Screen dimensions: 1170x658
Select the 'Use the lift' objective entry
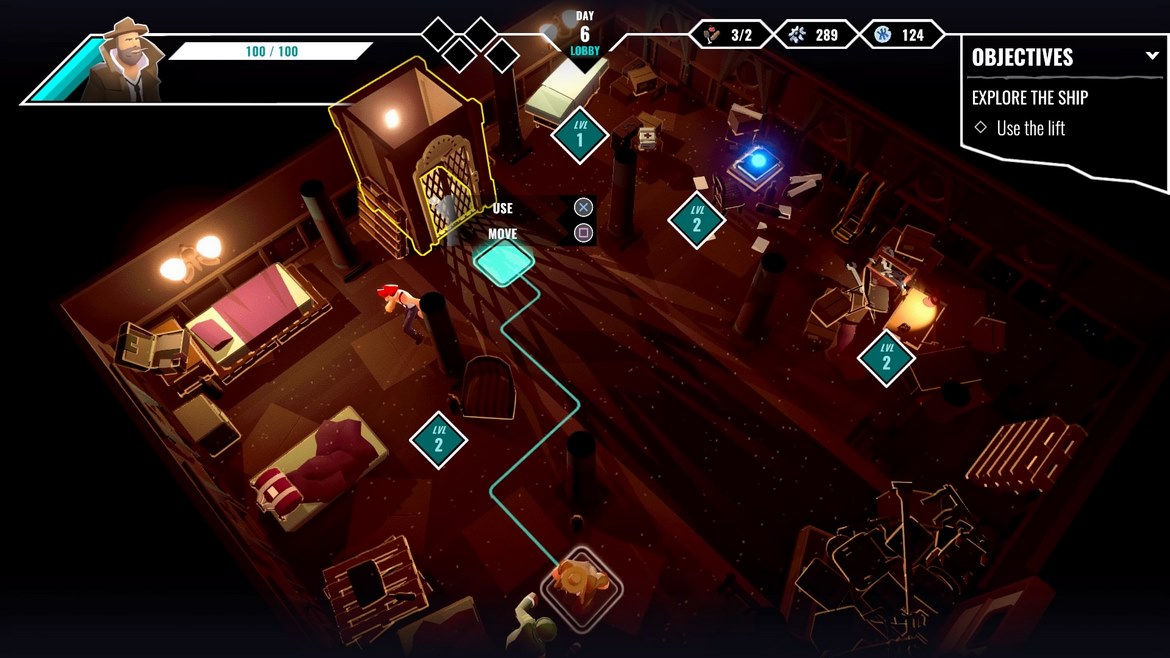1030,128
